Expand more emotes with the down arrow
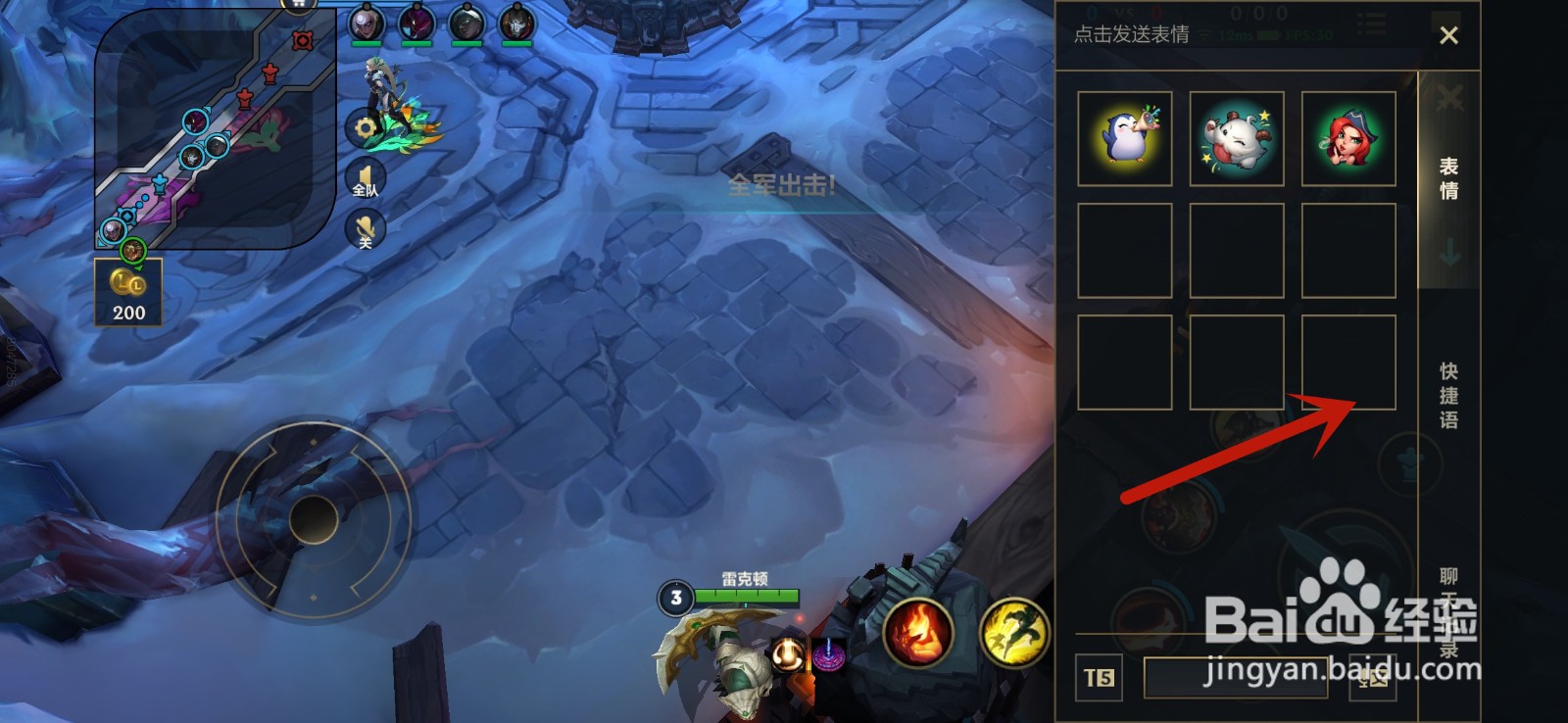The width and height of the screenshot is (1568, 723). click(1450, 253)
